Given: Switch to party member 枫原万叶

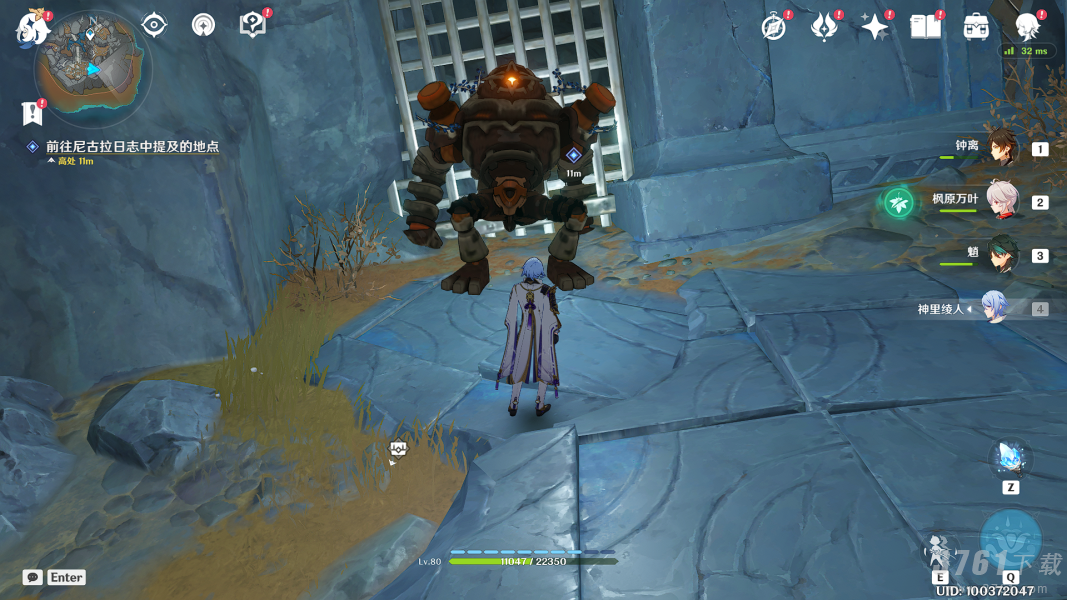Looking at the screenshot, I should (x=1002, y=201).
